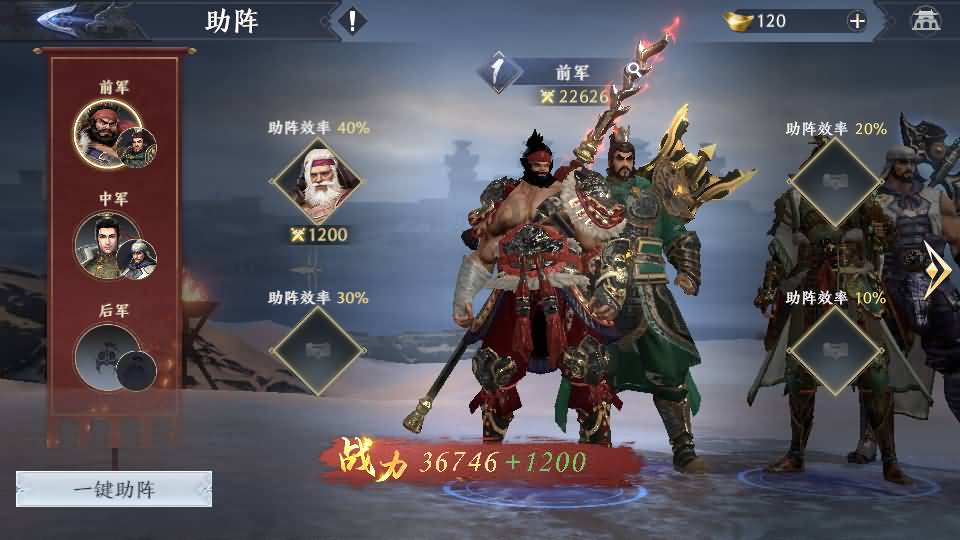
Task: Choose the empty 30% assist efficiency slot
Action: [318, 351]
